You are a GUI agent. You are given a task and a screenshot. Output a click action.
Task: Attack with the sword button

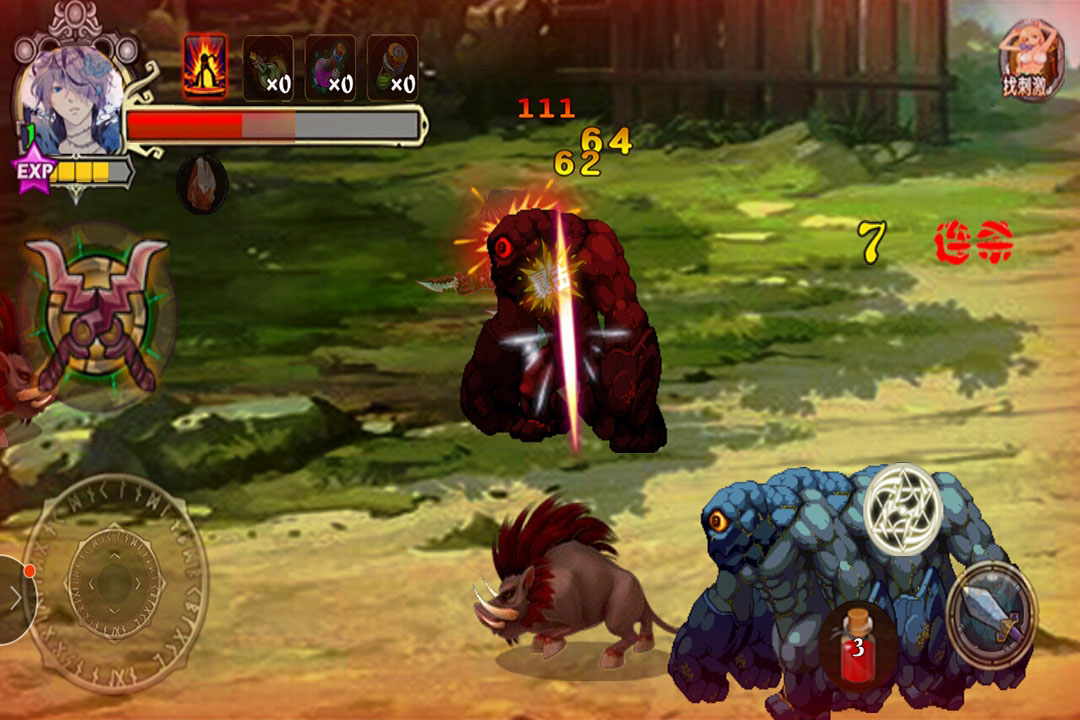click(993, 613)
